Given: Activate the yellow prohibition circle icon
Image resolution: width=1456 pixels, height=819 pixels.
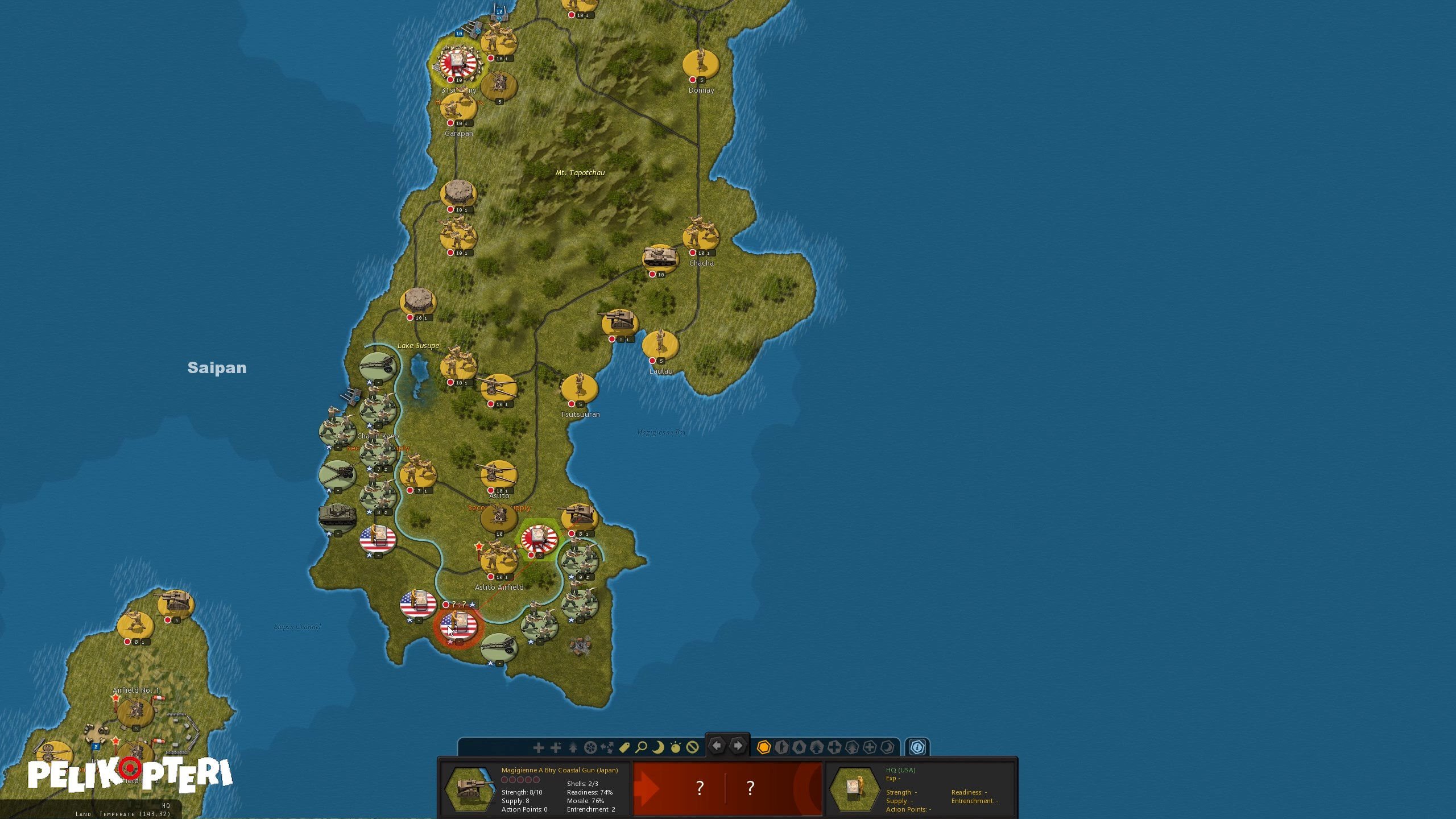Looking at the screenshot, I should (692, 747).
